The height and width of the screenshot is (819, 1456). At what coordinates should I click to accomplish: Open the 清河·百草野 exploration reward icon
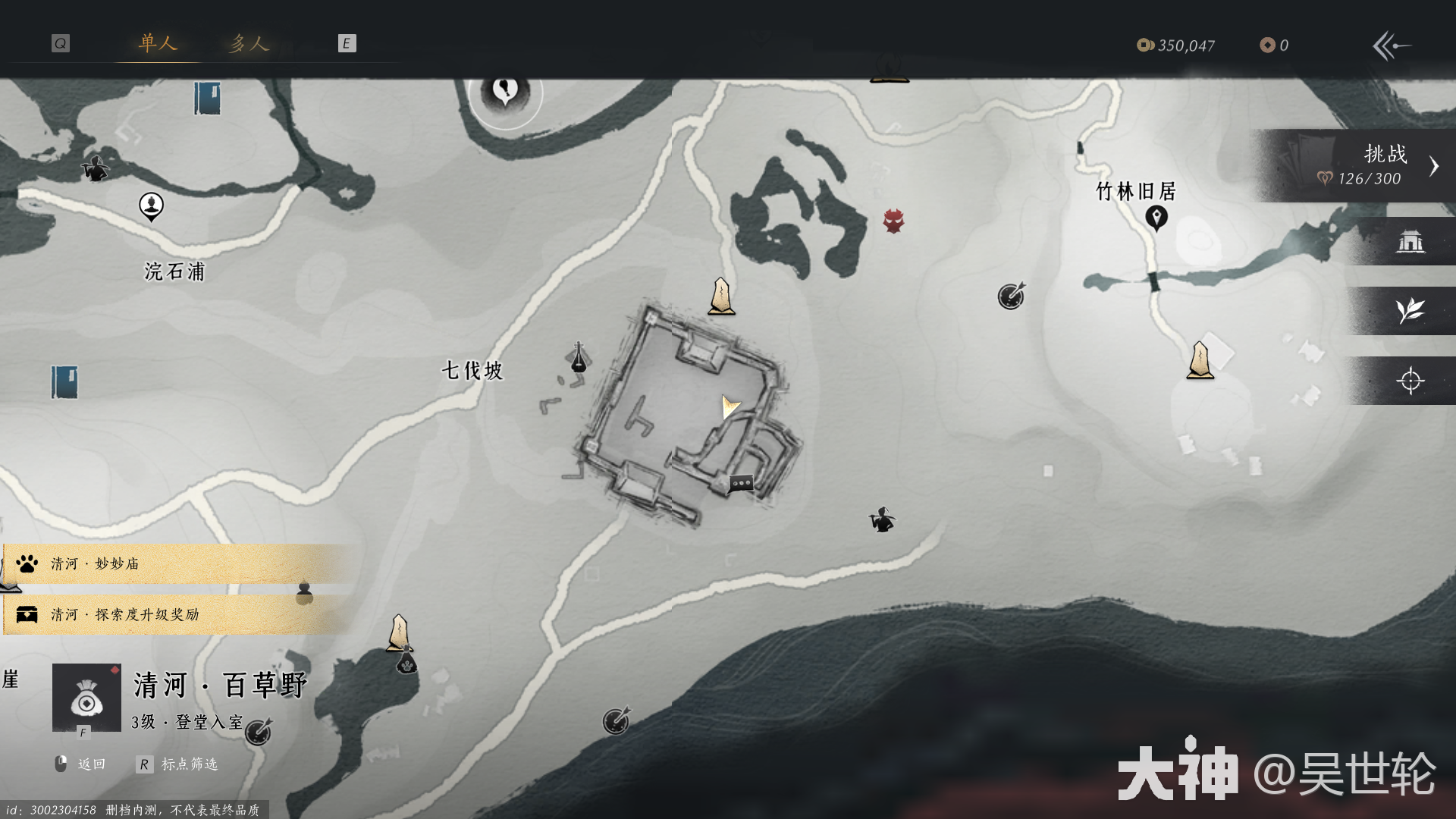click(x=86, y=698)
